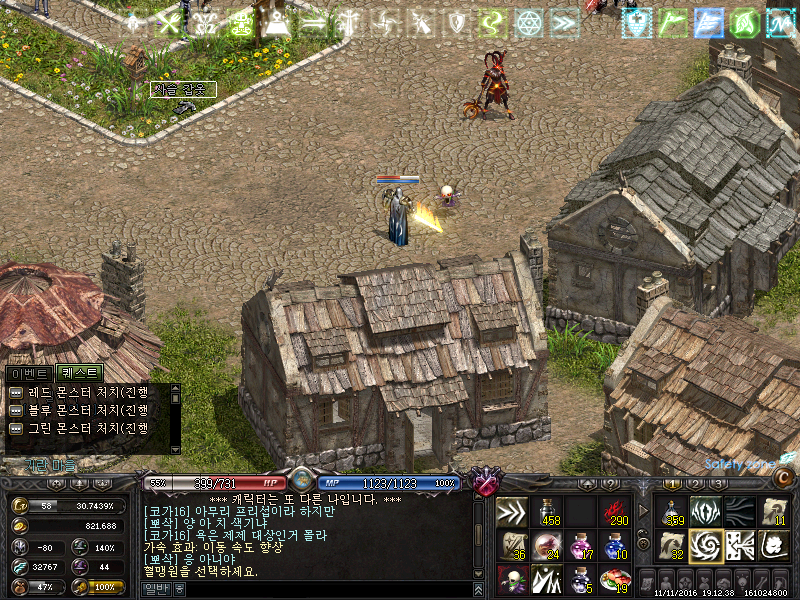This screenshot has height=600, width=800.
Task: Click the round C button
Action: (x=784, y=478)
